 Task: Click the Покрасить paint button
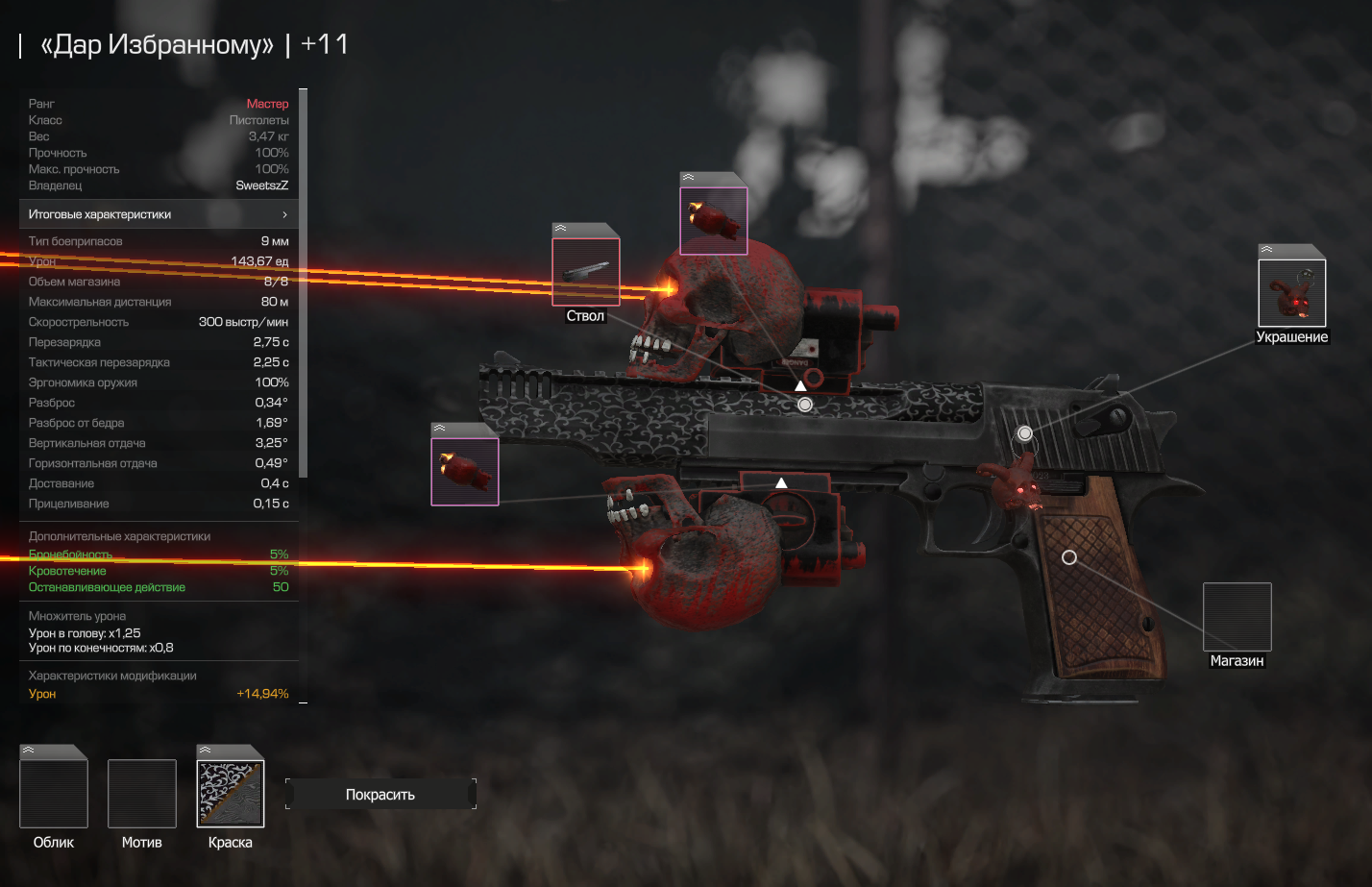[x=380, y=795]
